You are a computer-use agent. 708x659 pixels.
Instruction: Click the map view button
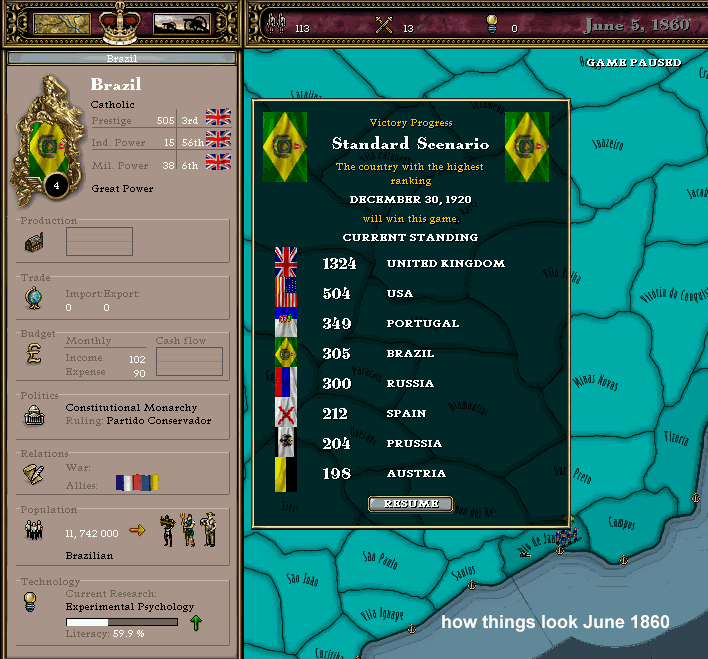[x=62, y=24]
